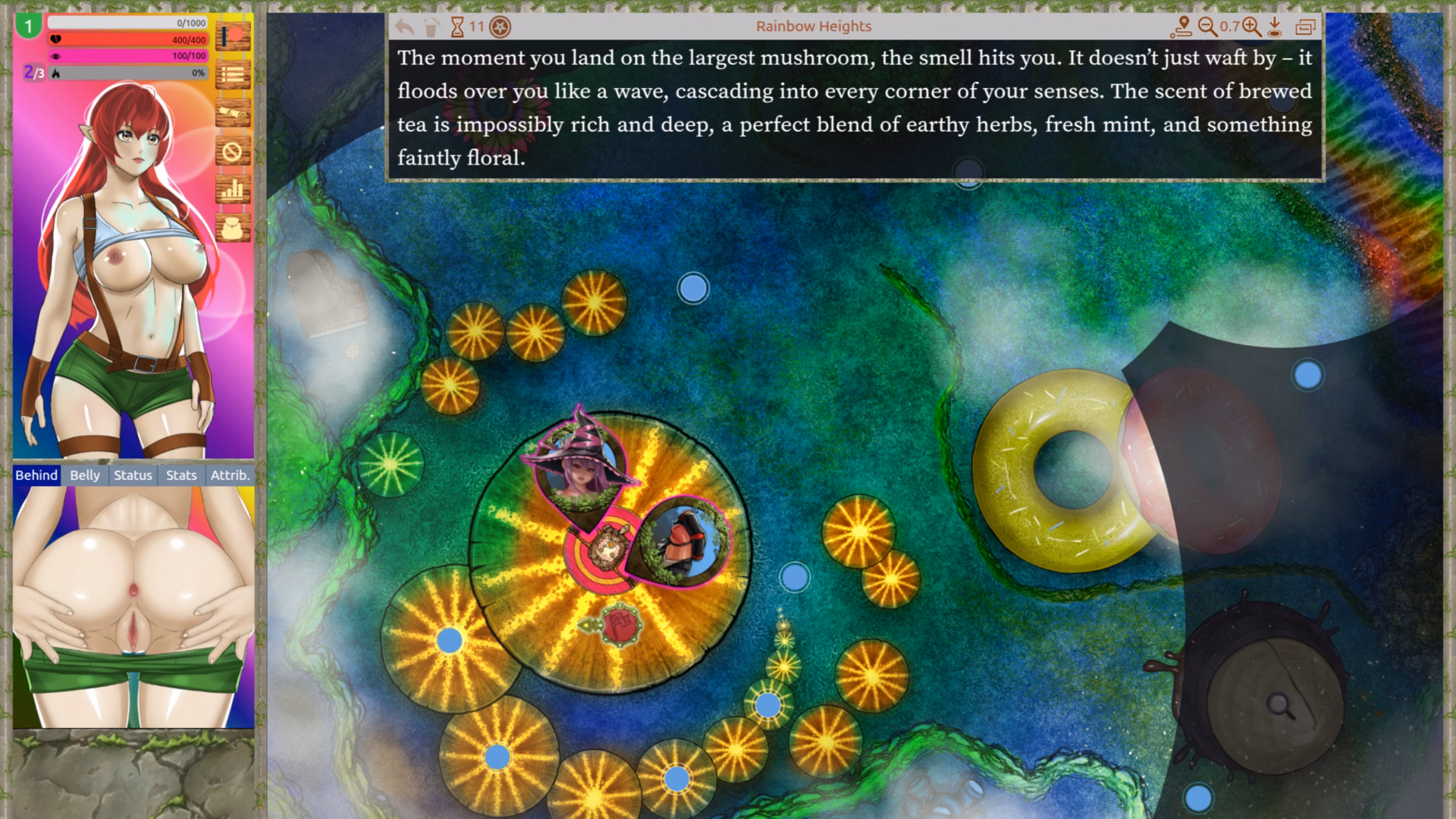Switch to the Belly tab
Viewport: 1456px width, 819px height.
[84, 475]
